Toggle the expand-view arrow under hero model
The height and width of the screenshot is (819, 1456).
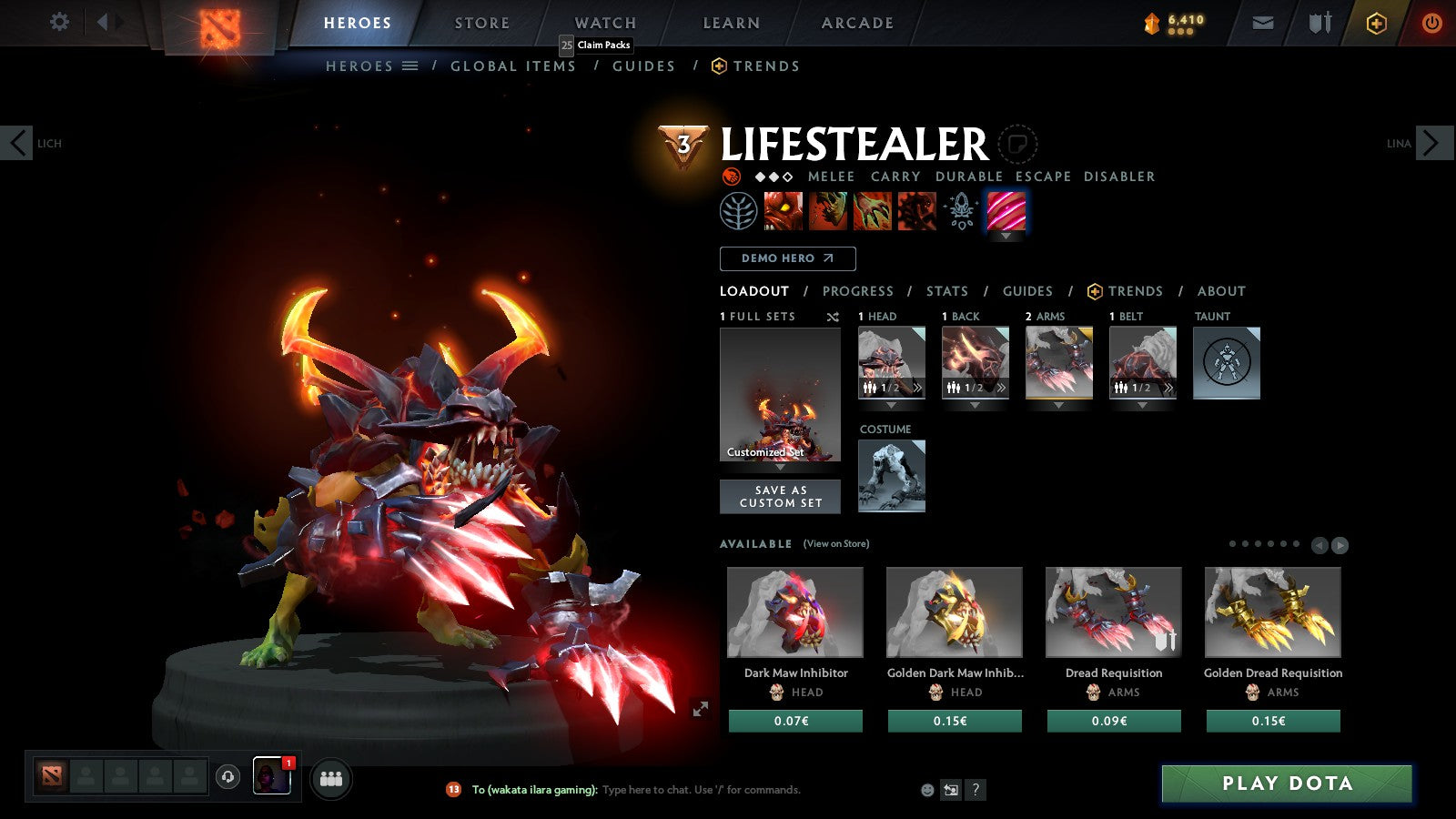(700, 707)
